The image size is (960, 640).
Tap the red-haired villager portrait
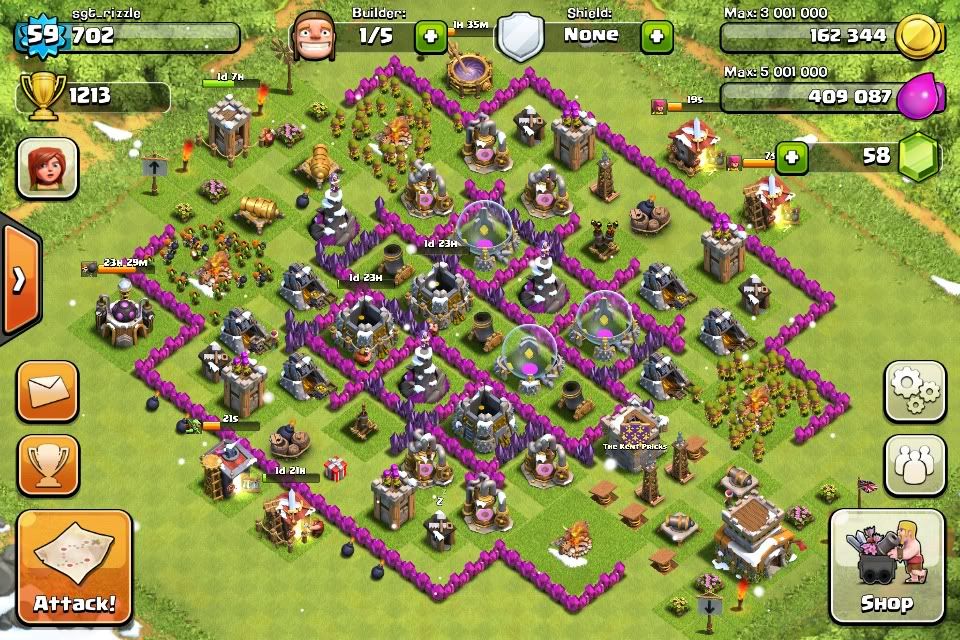tap(47, 167)
